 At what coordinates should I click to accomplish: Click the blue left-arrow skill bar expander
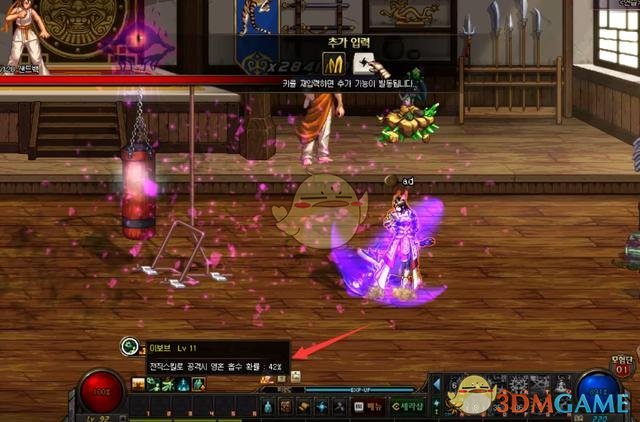[437, 384]
